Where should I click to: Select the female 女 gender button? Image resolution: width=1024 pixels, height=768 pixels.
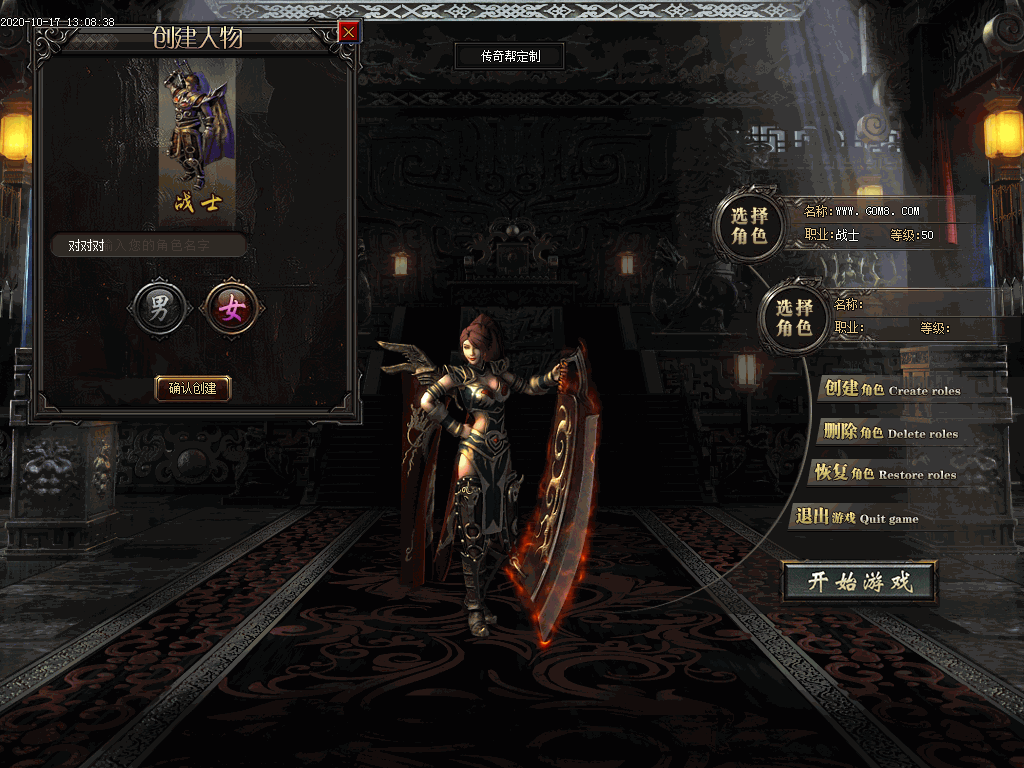(232, 309)
